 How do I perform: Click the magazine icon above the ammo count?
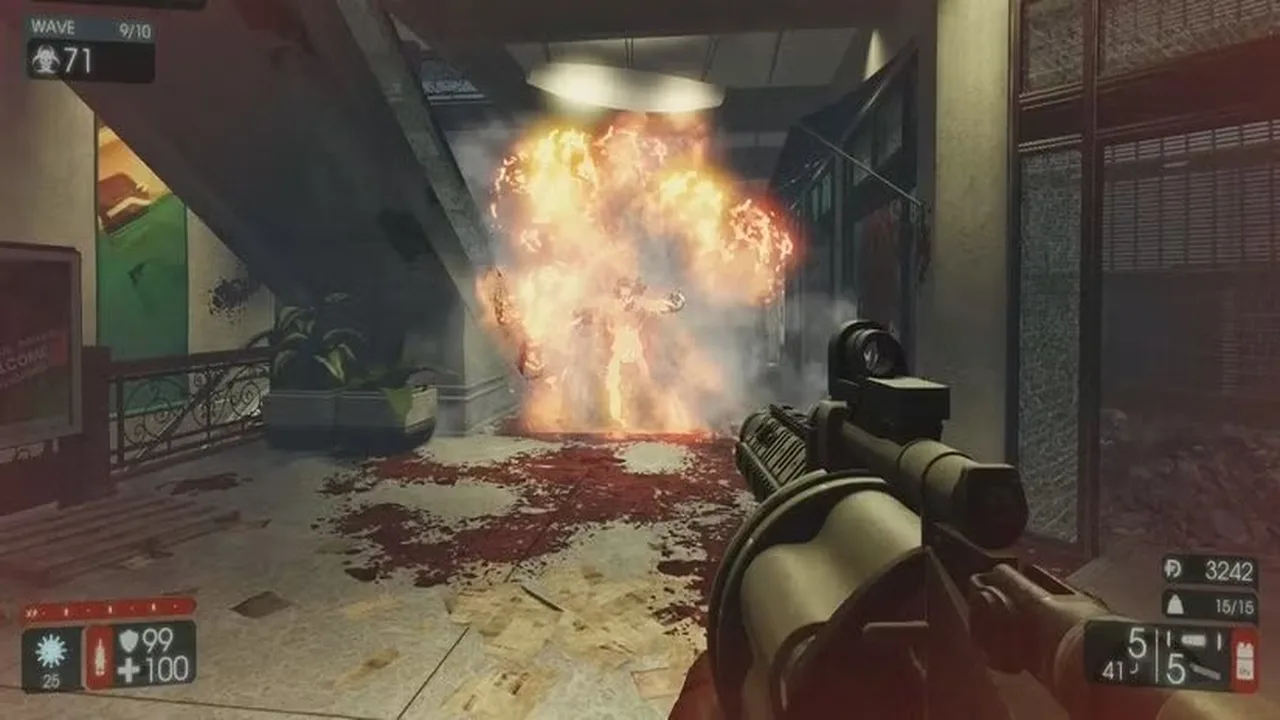[x=1195, y=638]
